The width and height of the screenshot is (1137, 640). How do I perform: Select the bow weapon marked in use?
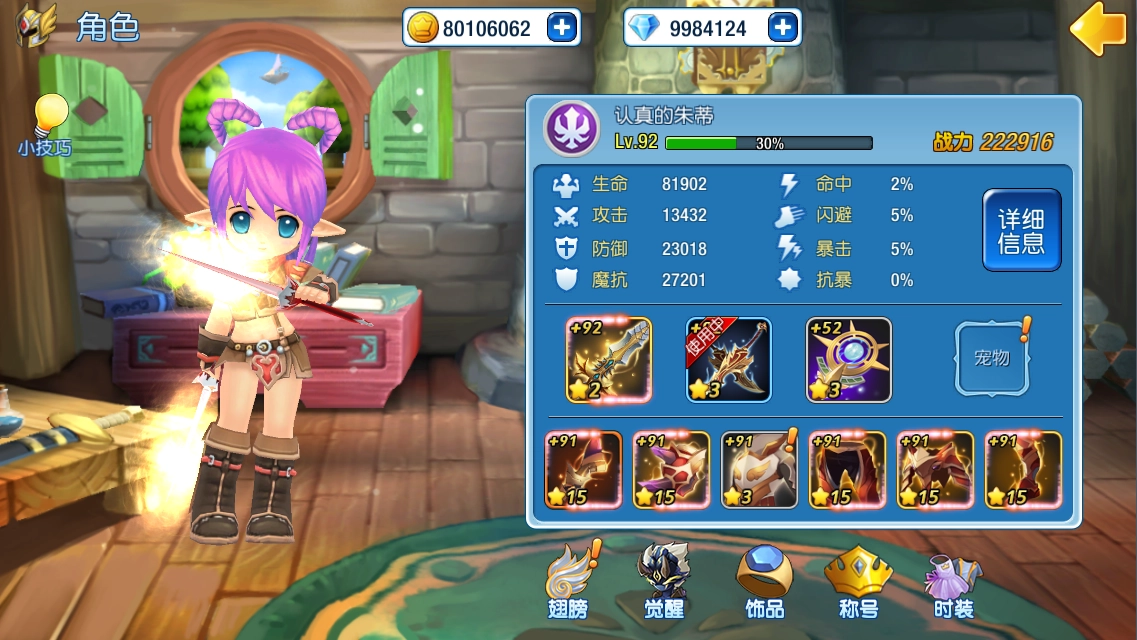pyautogui.click(x=728, y=360)
